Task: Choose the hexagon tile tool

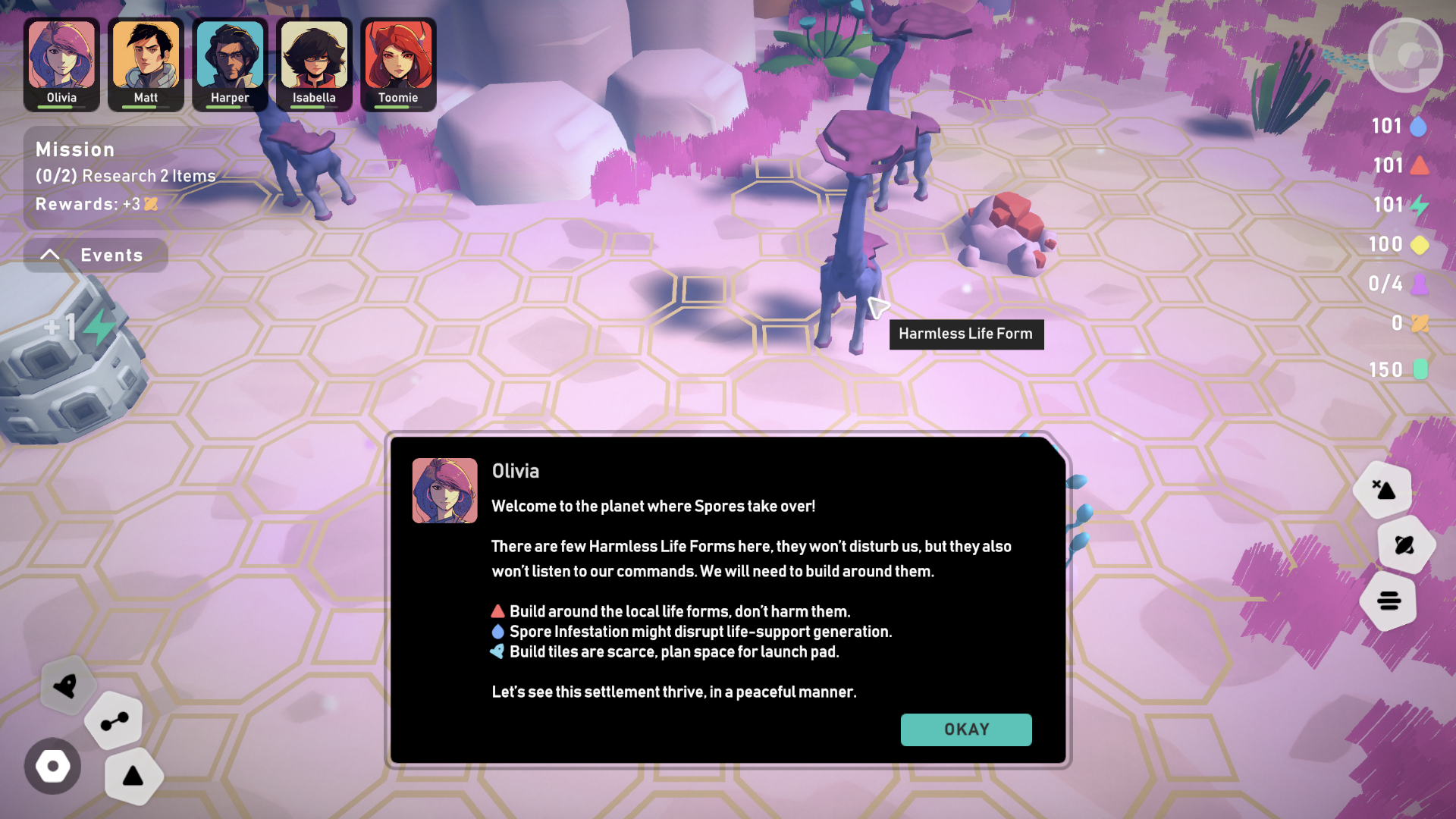Action: click(x=52, y=767)
